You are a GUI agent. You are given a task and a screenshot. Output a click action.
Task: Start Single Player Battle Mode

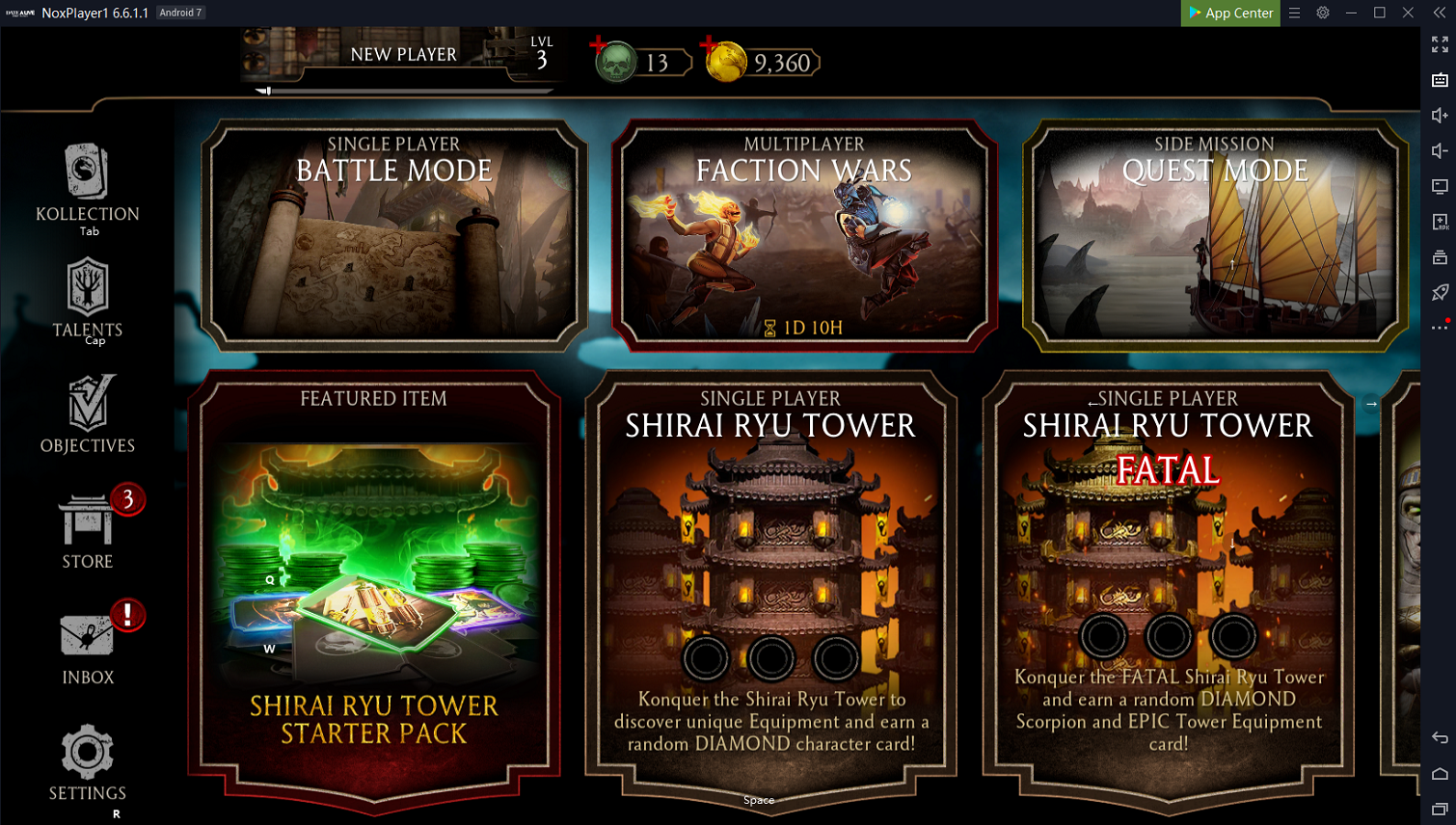394,234
